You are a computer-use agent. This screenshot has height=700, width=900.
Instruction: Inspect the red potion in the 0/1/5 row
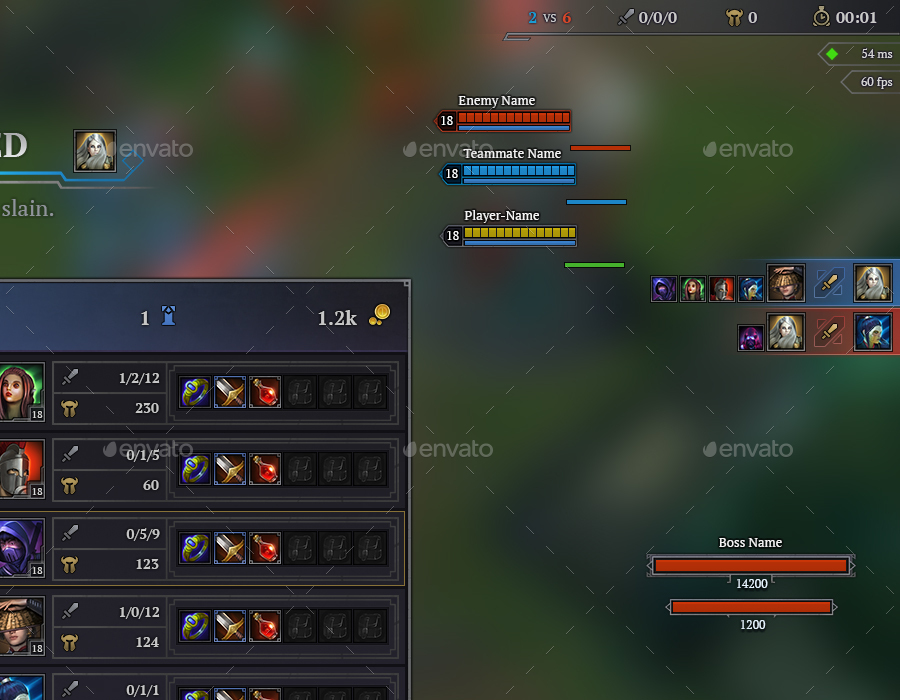coord(265,470)
